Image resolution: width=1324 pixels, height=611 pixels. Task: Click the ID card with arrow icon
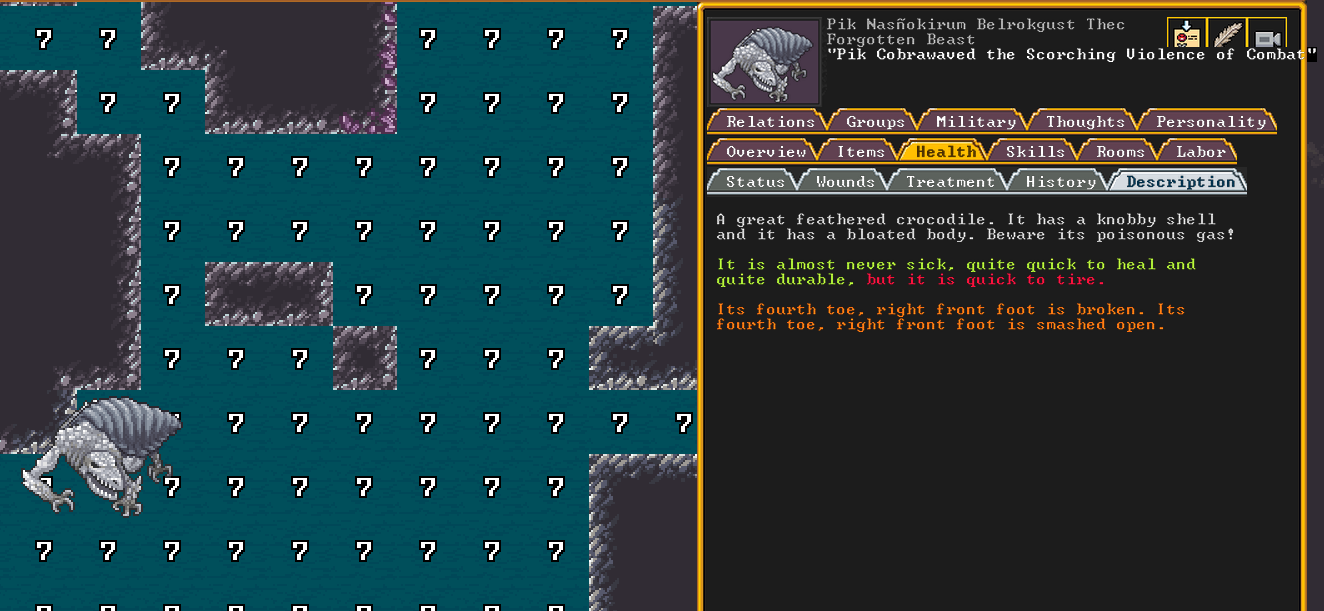pyautogui.click(x=1186, y=34)
